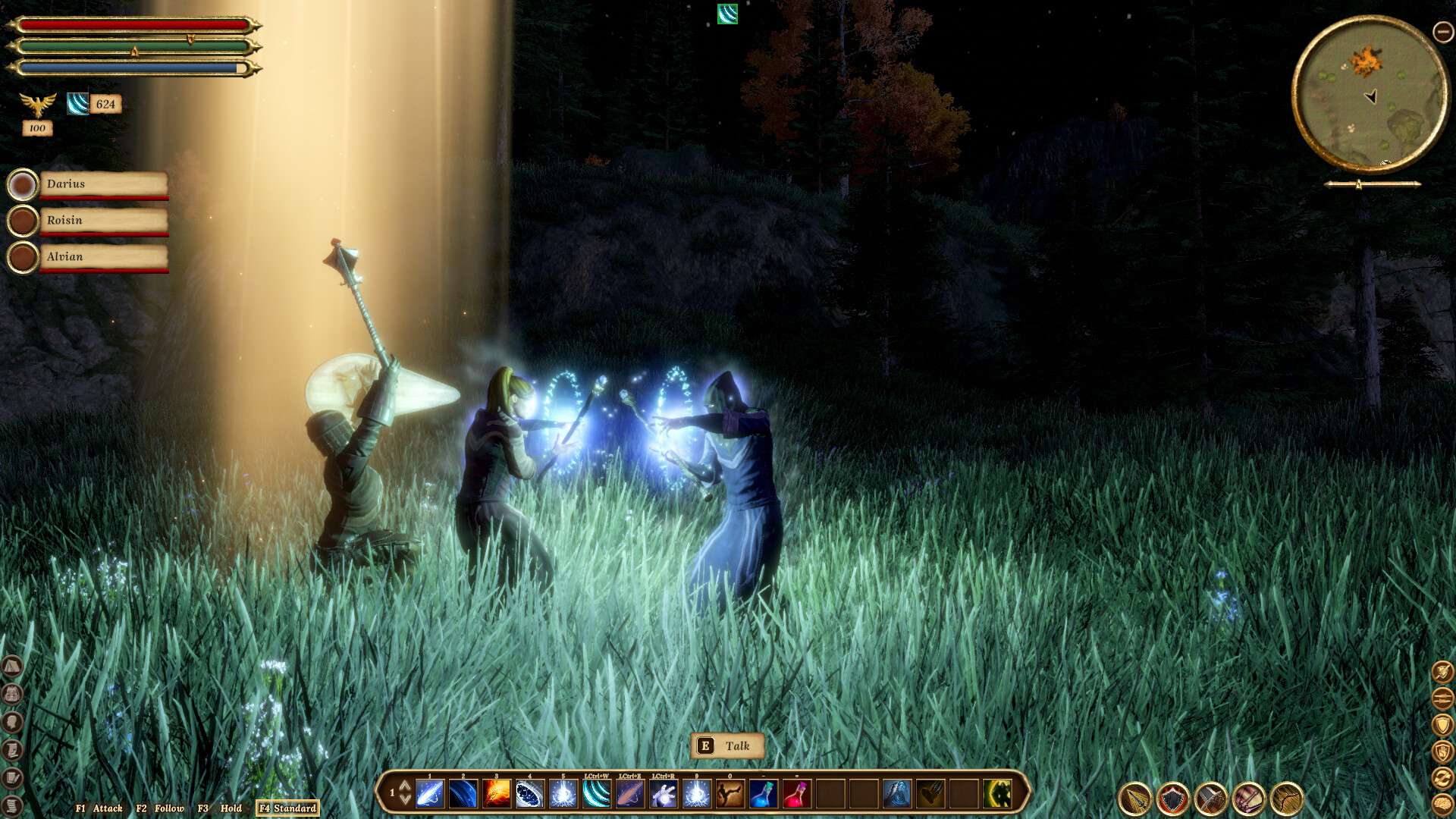Select party member Roisin

tap(102, 221)
